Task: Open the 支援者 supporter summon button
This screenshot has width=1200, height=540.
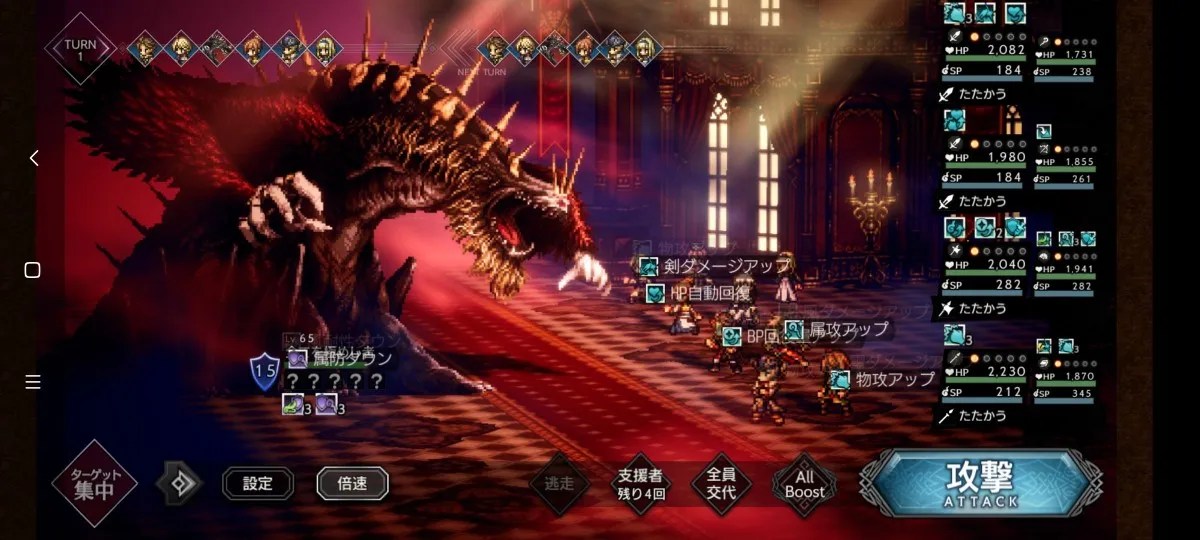Action: click(640, 485)
